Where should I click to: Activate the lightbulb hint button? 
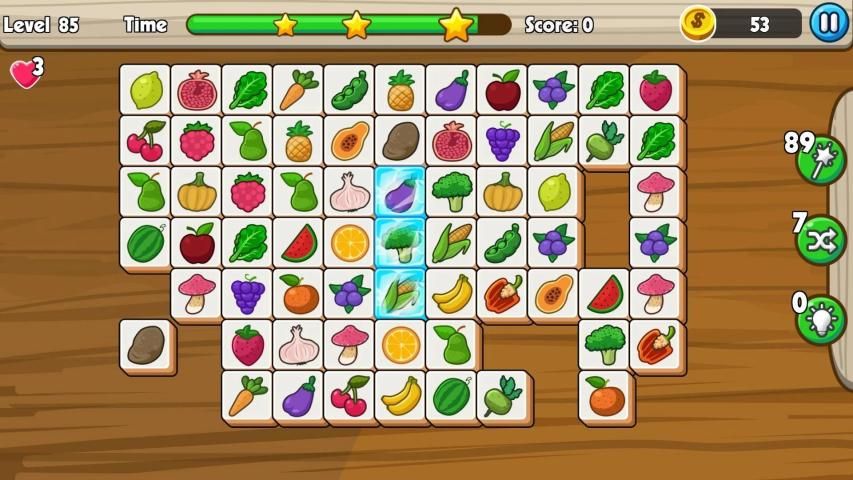[821, 320]
